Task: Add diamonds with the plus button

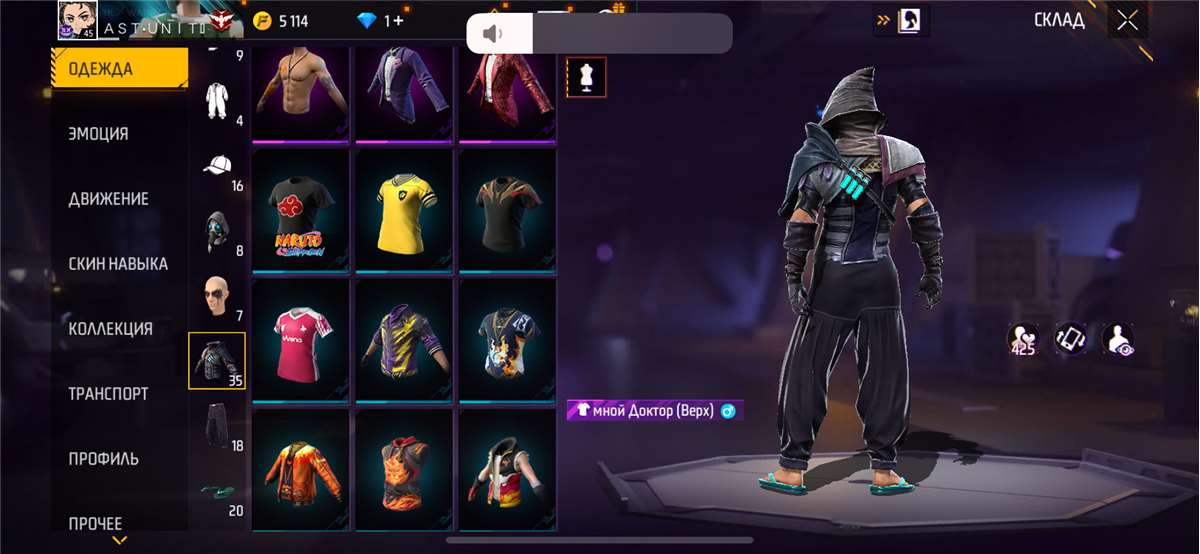Action: pyautogui.click(x=398, y=21)
